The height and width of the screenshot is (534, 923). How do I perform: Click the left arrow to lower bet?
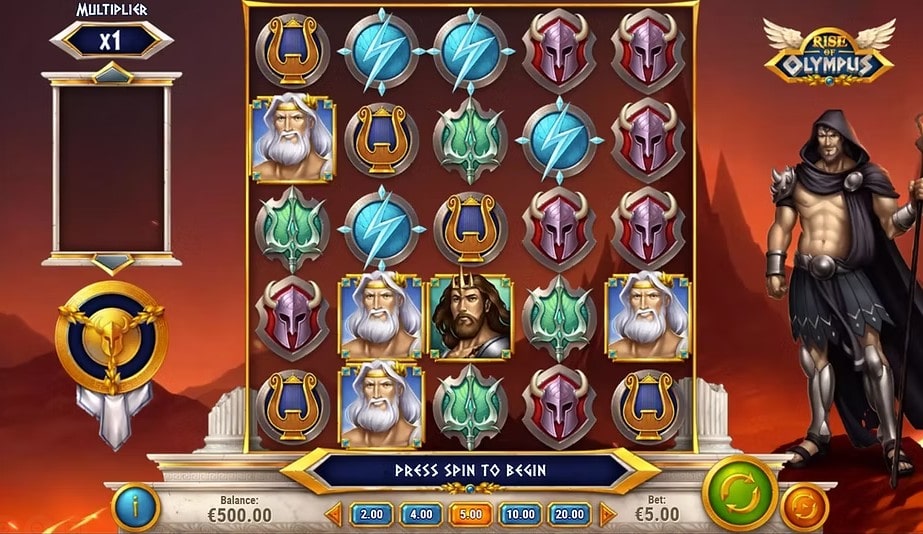click(333, 514)
